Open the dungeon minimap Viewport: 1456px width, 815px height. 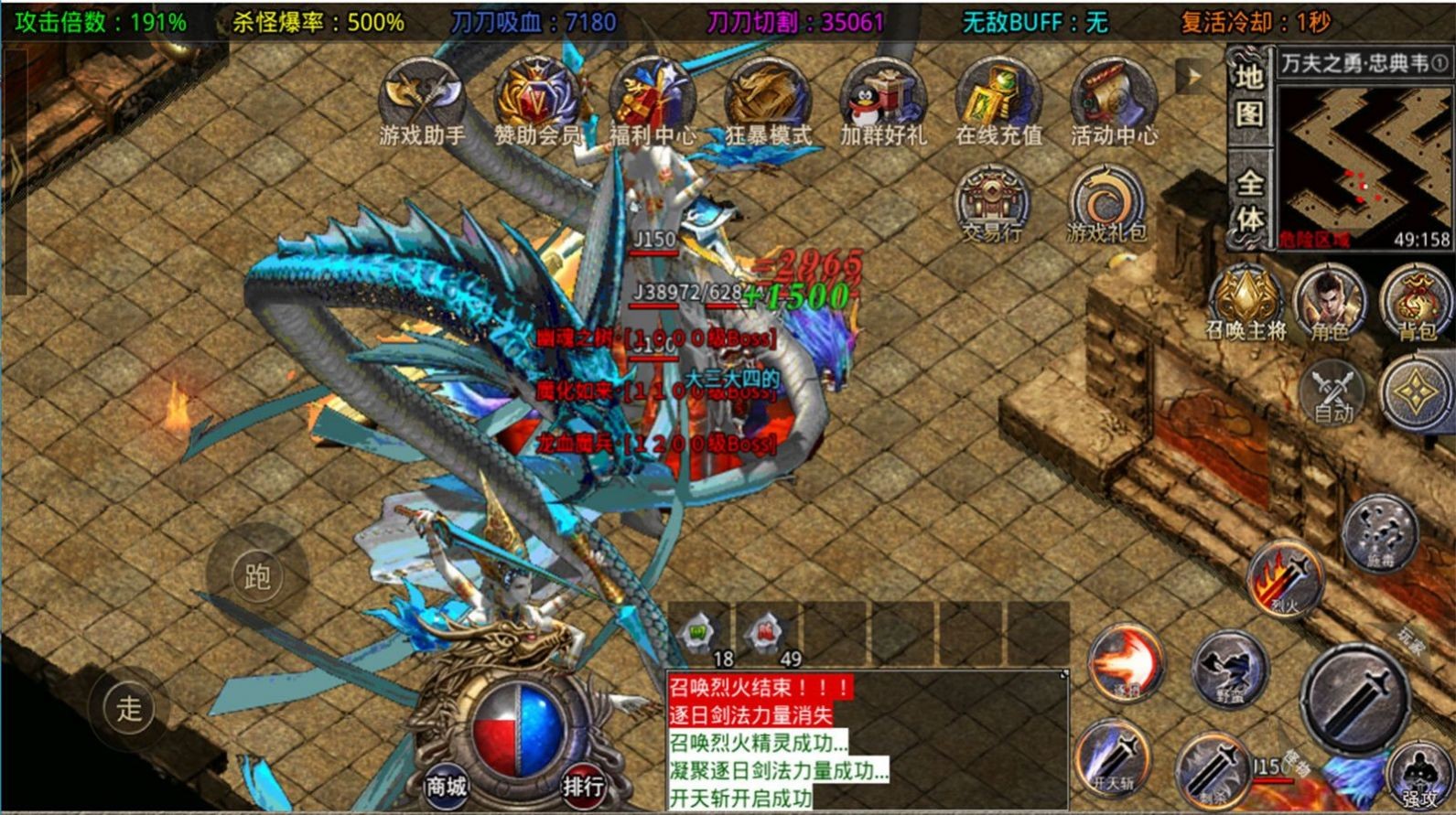1364,165
